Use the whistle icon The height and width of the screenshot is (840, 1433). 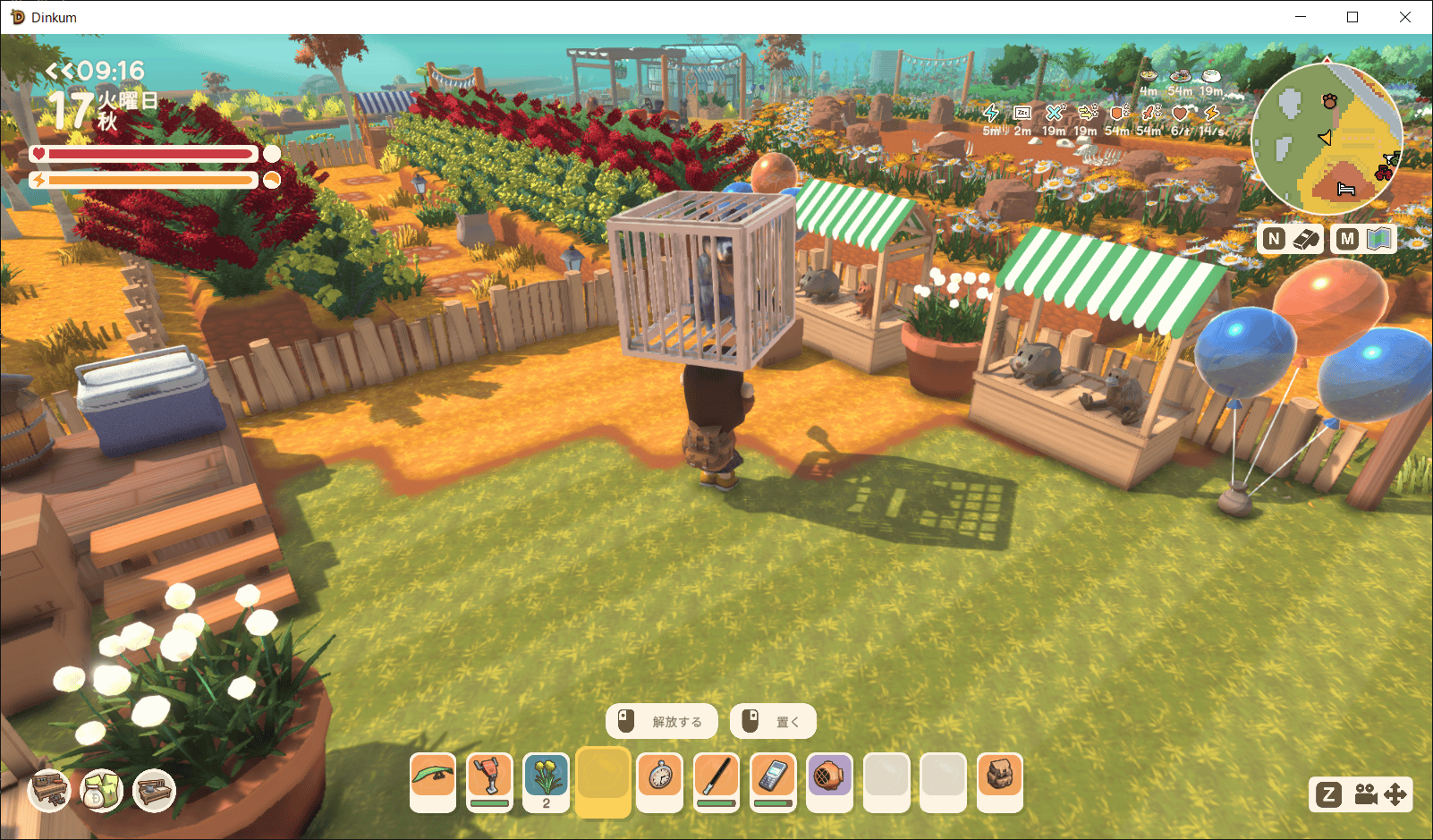coord(1307,239)
